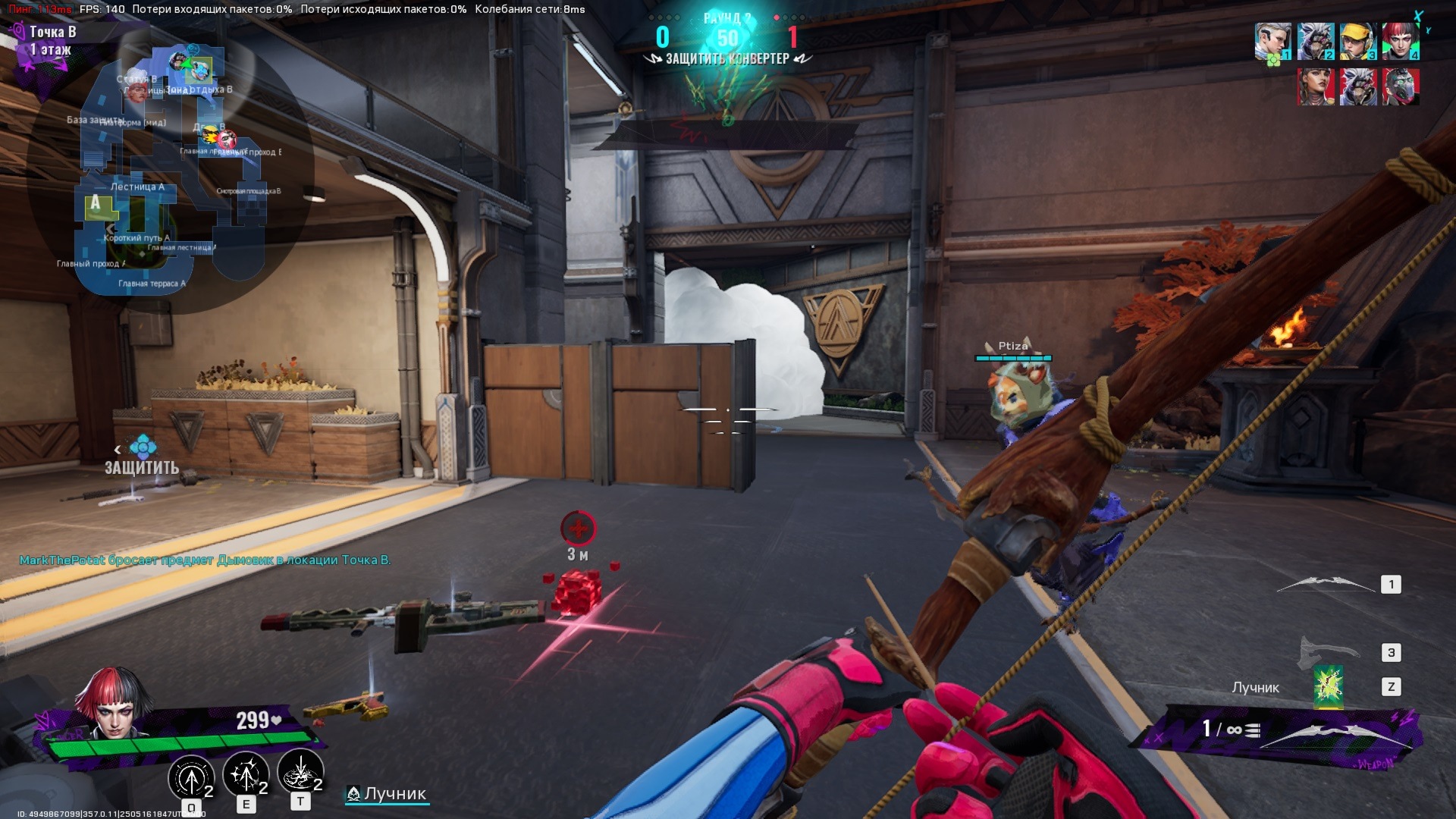Click the converter objective icon at top center
The width and height of the screenshot is (1456, 819).
(726, 38)
